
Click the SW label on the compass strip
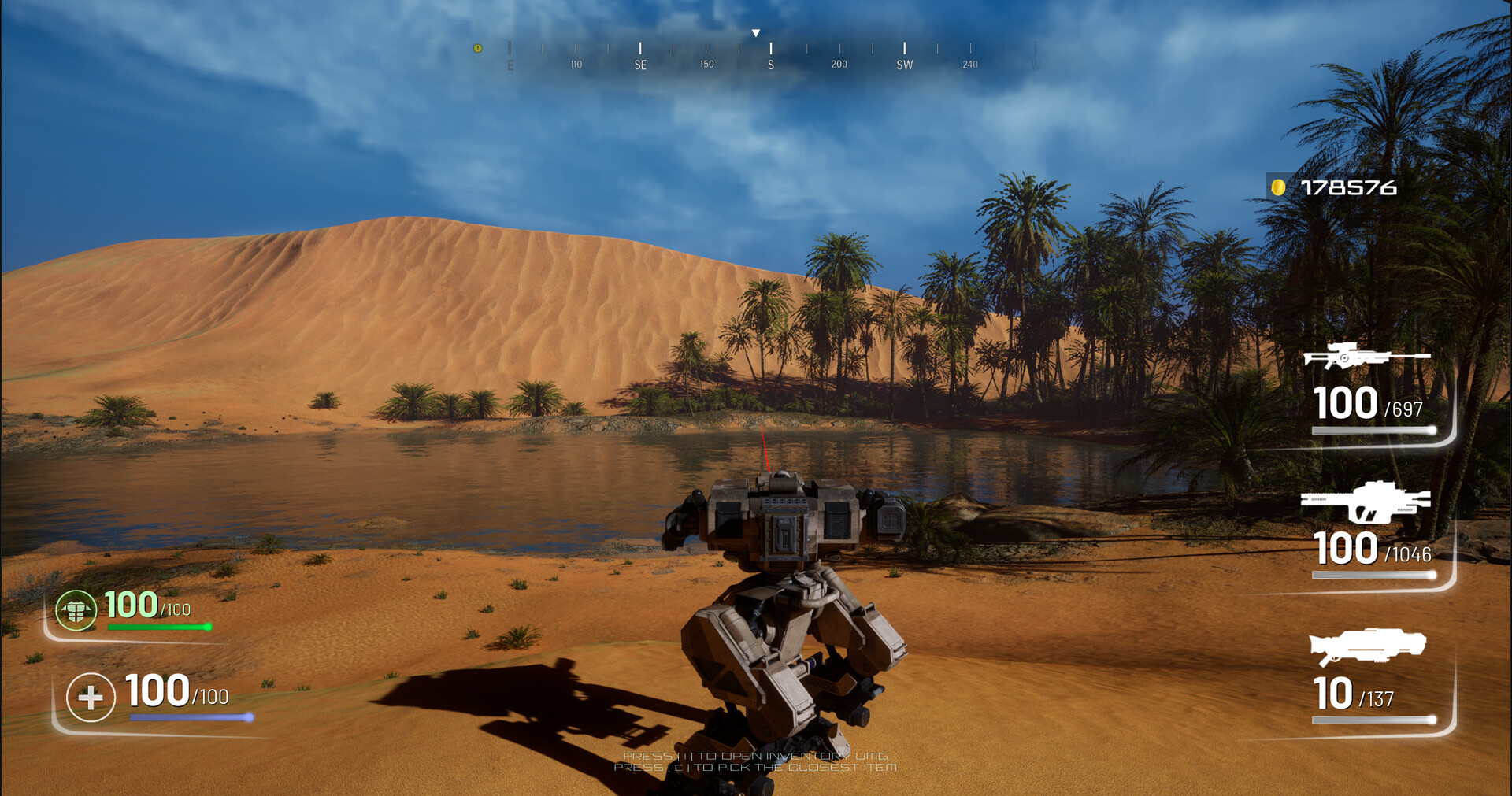click(904, 65)
